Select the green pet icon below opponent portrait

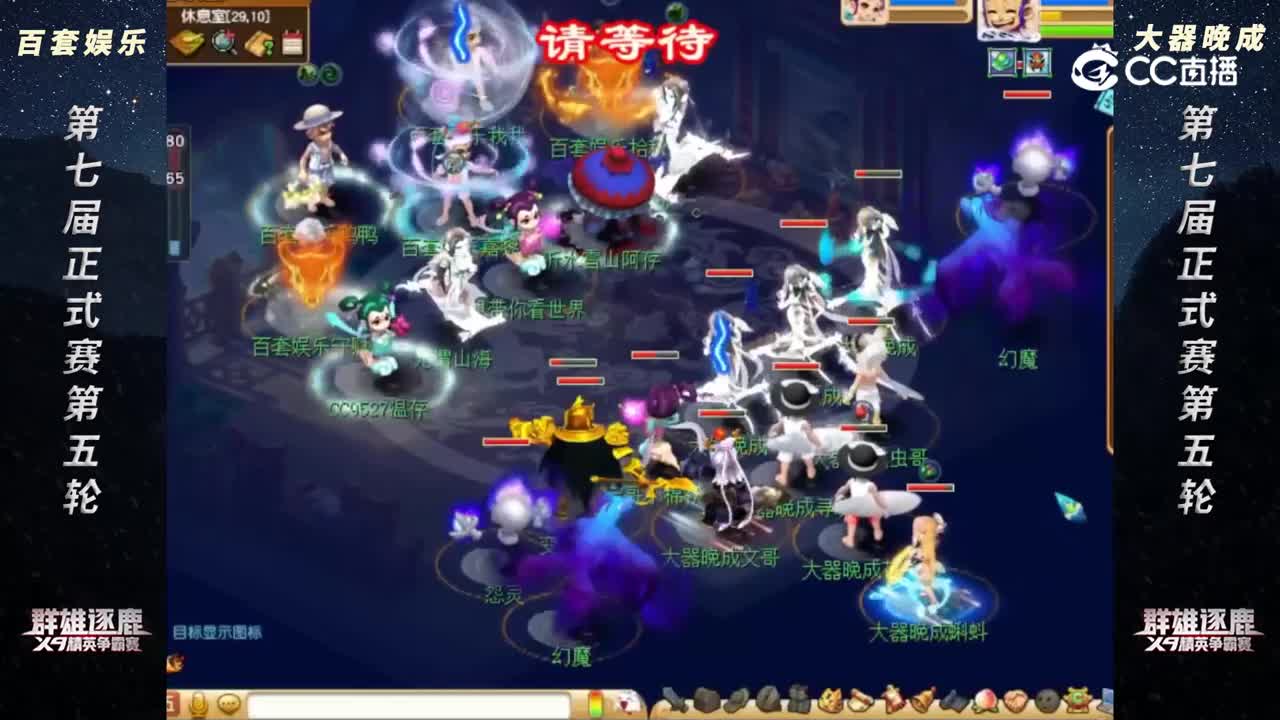click(1001, 62)
